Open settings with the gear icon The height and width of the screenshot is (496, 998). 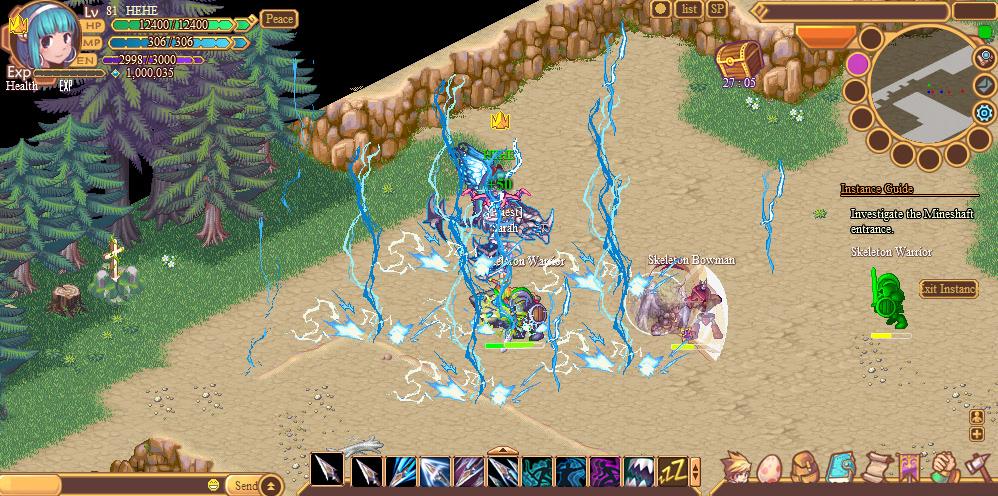(984, 113)
